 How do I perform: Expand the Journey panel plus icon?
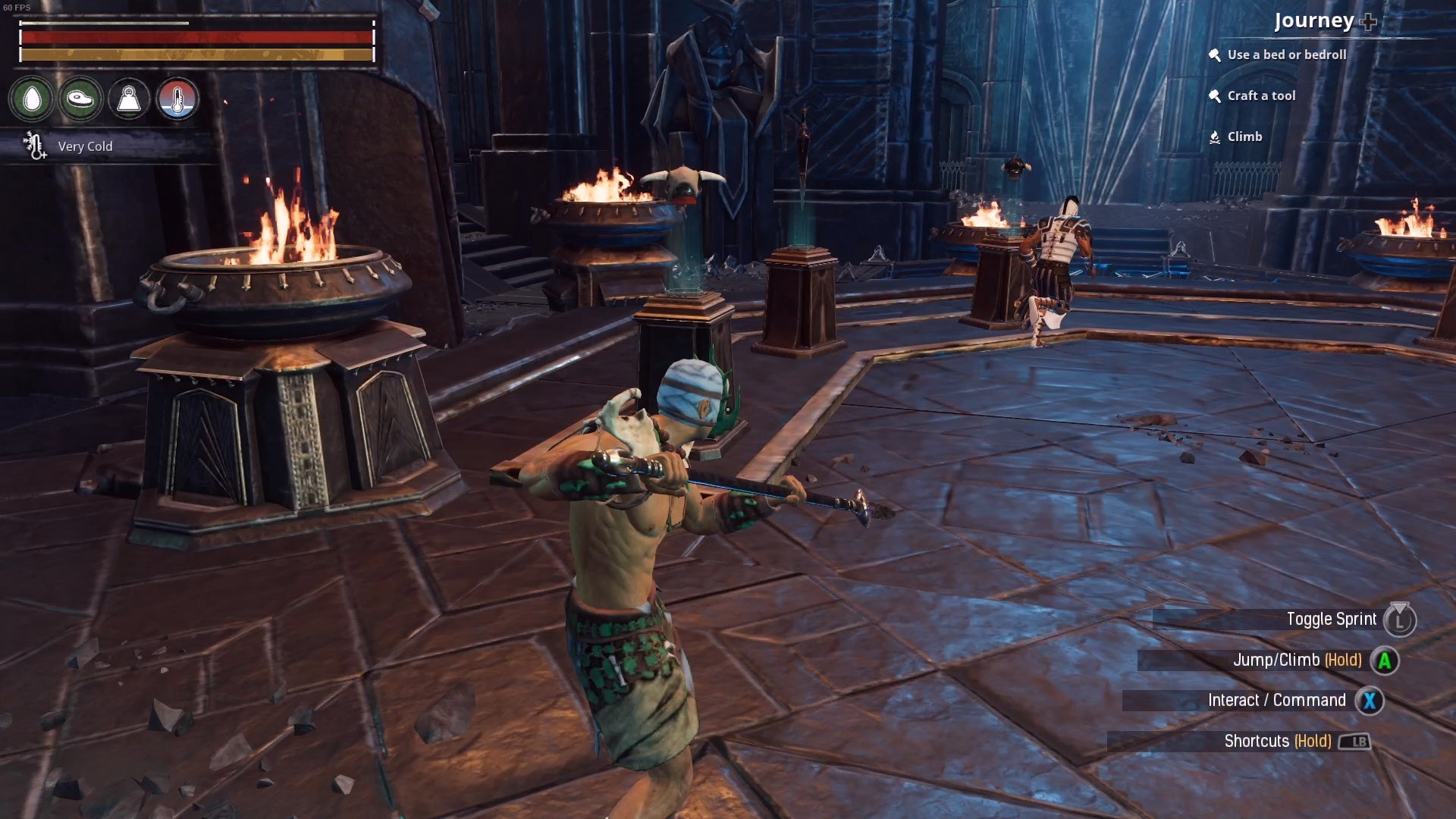(x=1369, y=22)
